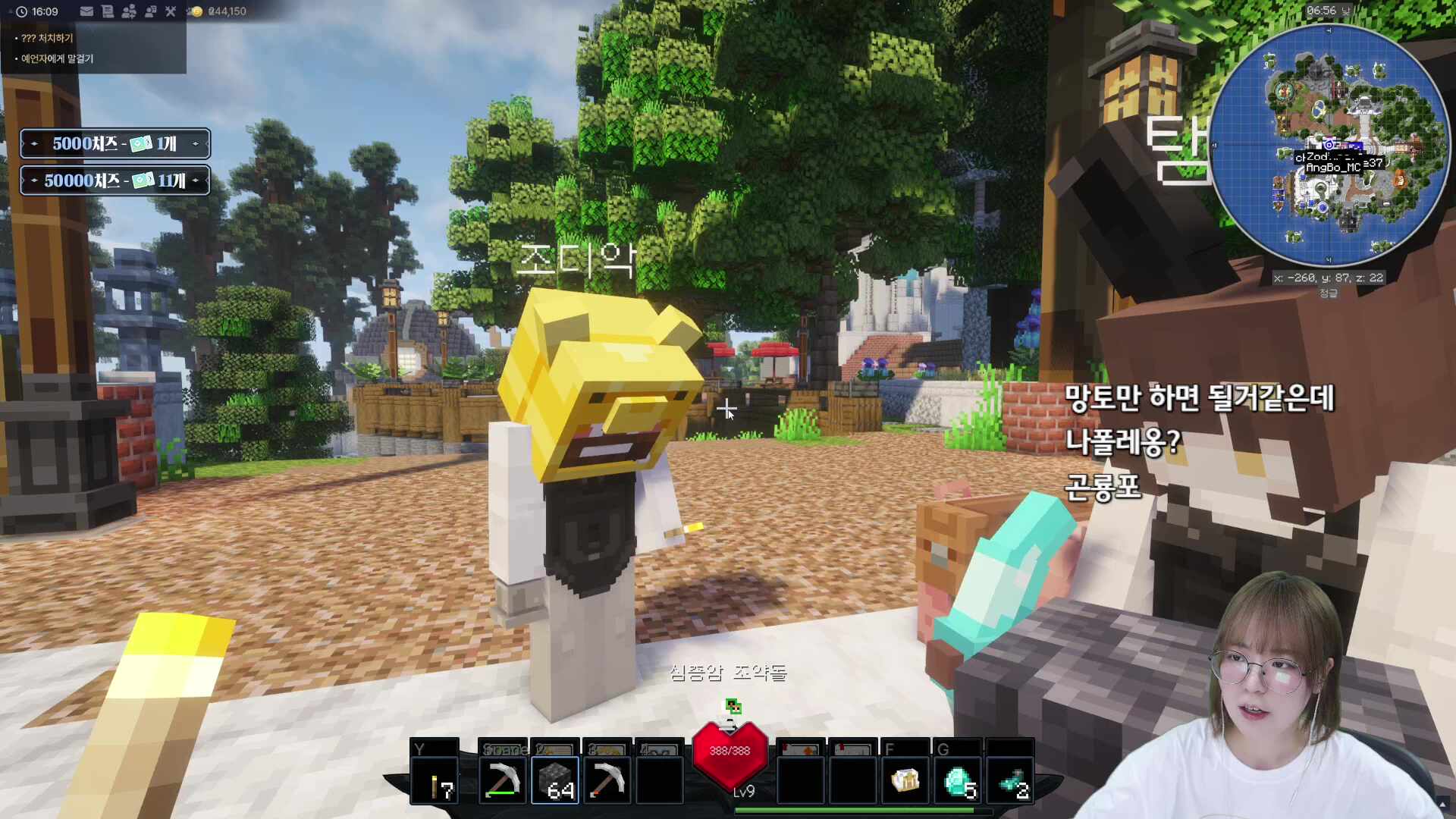Select the teal item stack of 2
Screen dimensions: 1456x819
pyautogui.click(x=1011, y=781)
